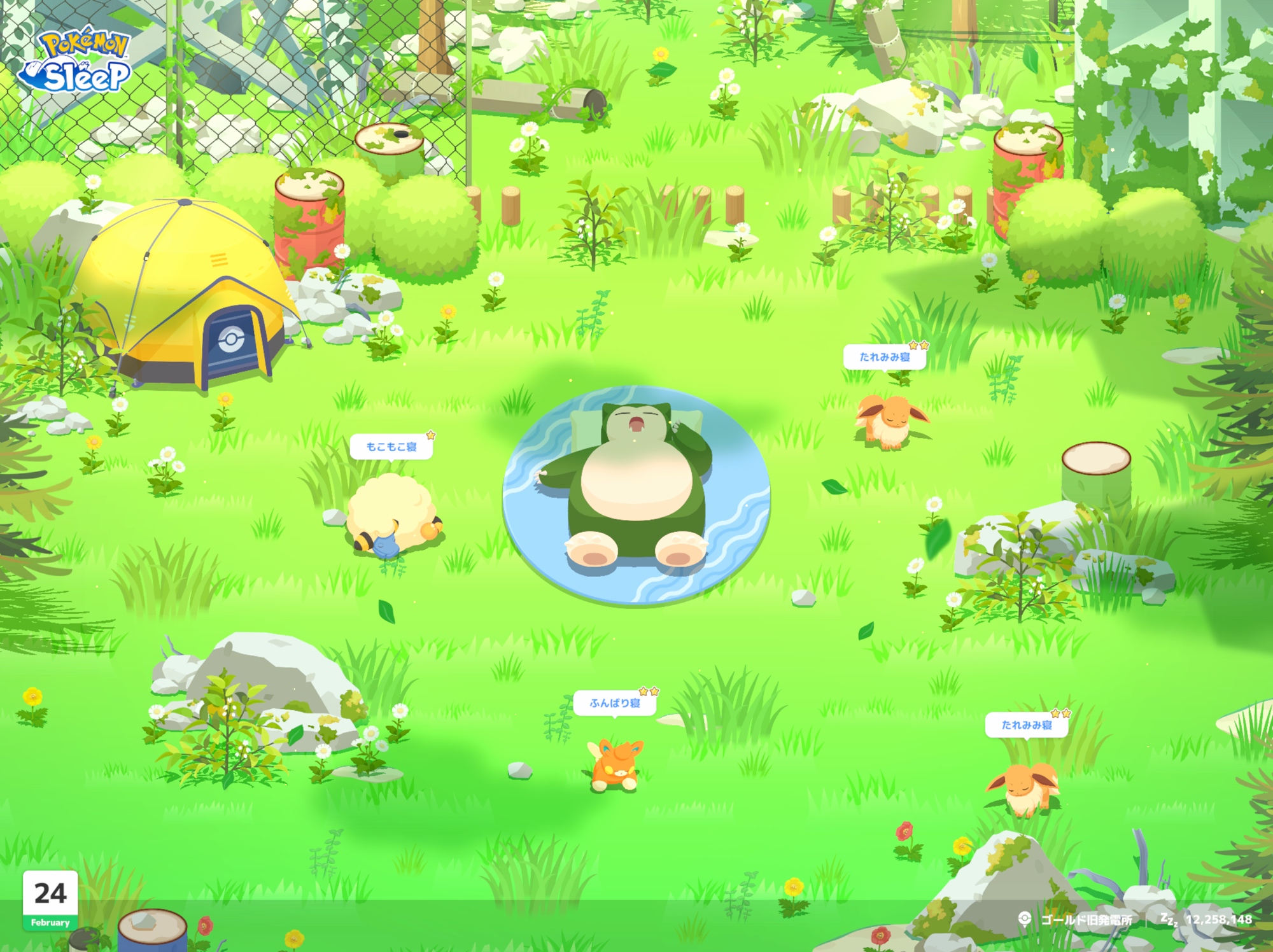Click the Pokémon Sleep logo
The height and width of the screenshot is (952, 1273).
click(x=75, y=60)
